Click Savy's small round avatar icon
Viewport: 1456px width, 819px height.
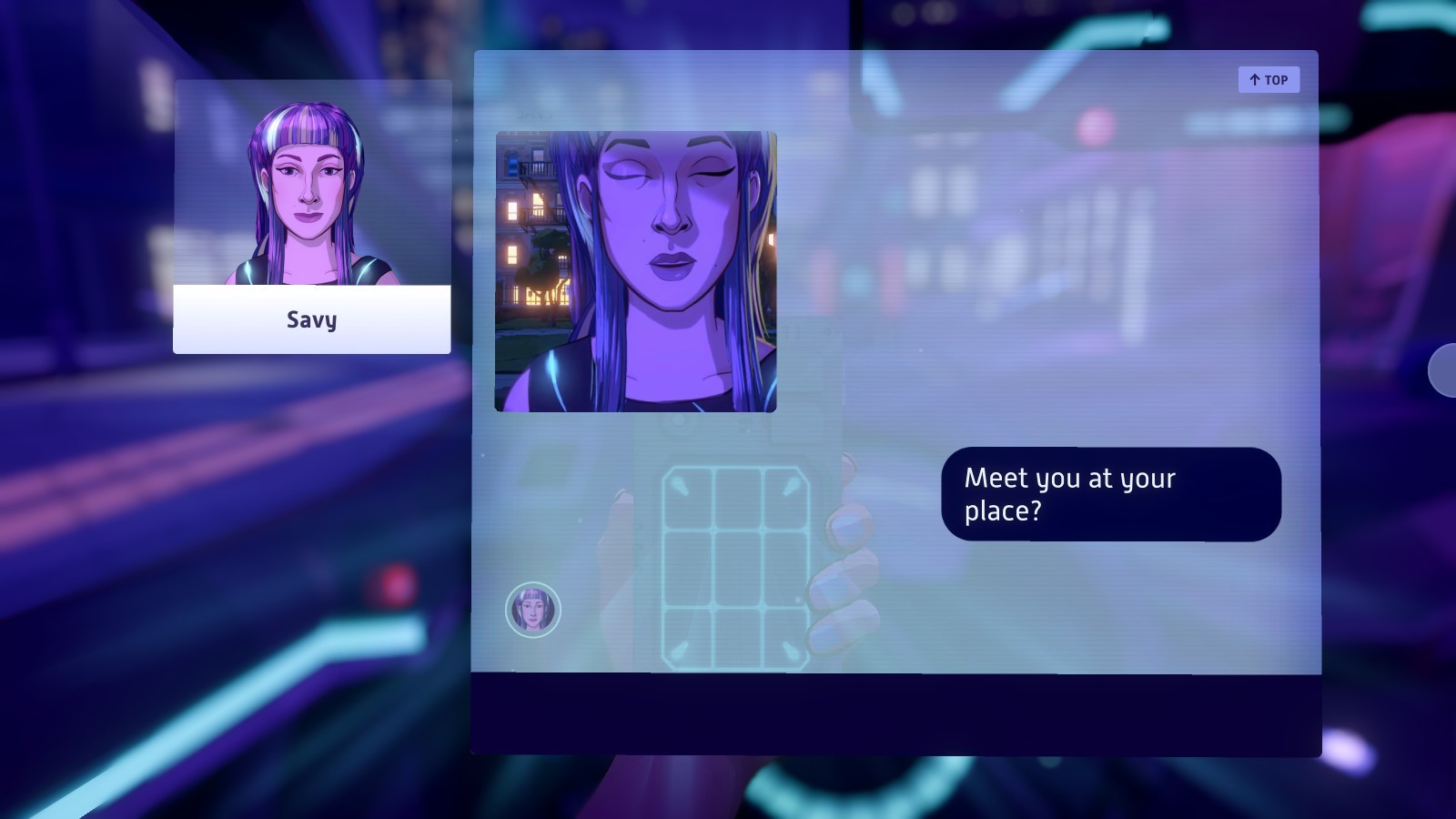(x=533, y=610)
